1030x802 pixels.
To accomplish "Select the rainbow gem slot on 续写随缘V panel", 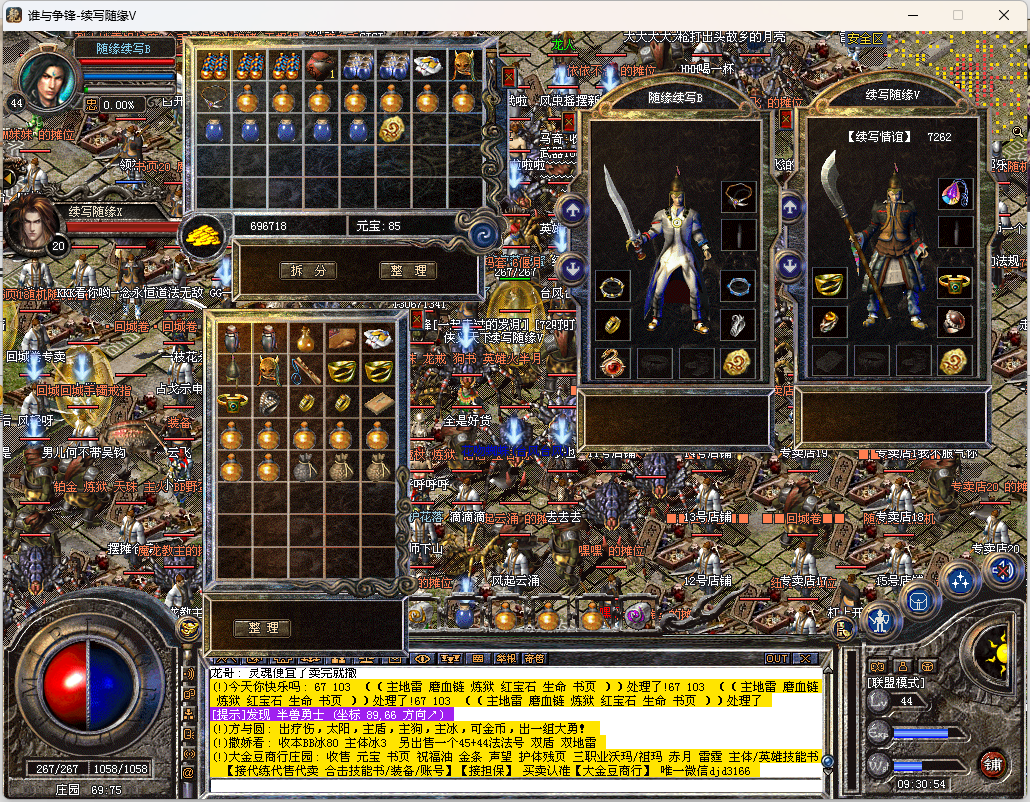I will (x=955, y=194).
